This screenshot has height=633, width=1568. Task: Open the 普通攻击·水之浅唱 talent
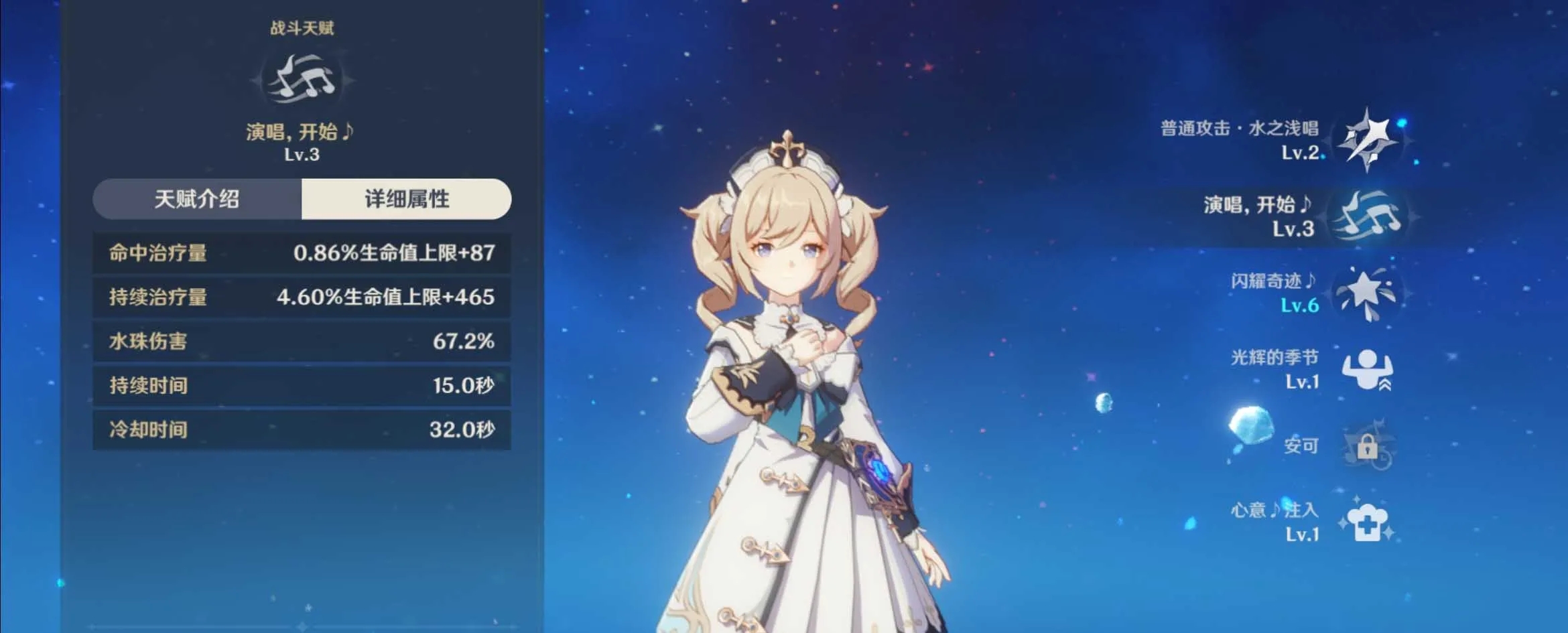click(x=1366, y=141)
